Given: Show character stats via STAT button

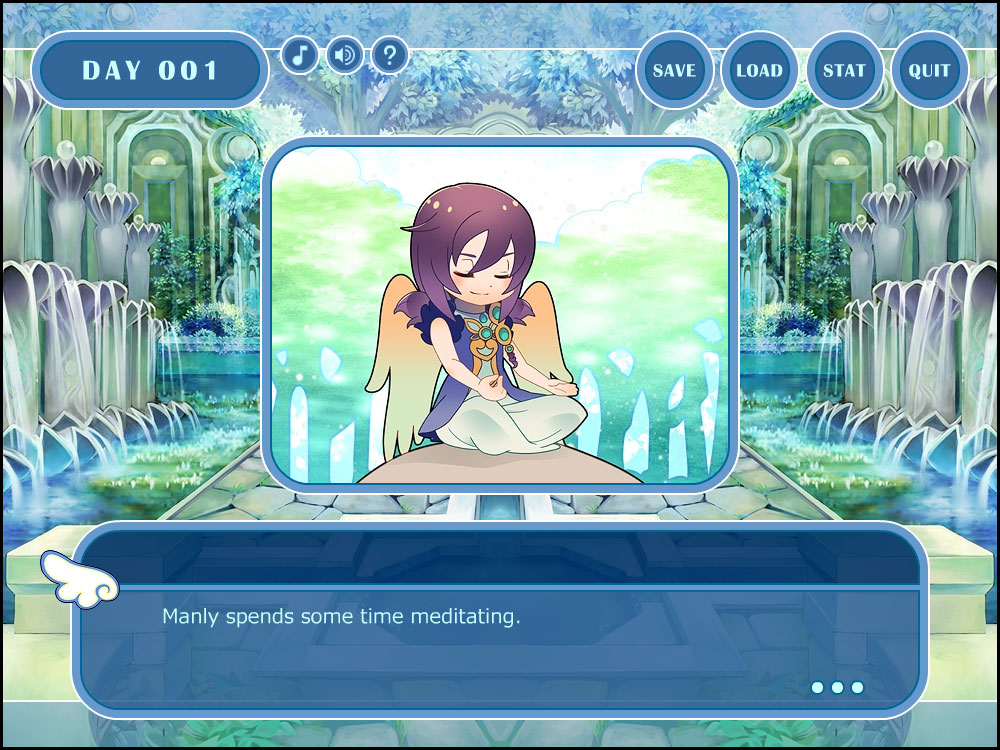Looking at the screenshot, I should pyautogui.click(x=844, y=71).
